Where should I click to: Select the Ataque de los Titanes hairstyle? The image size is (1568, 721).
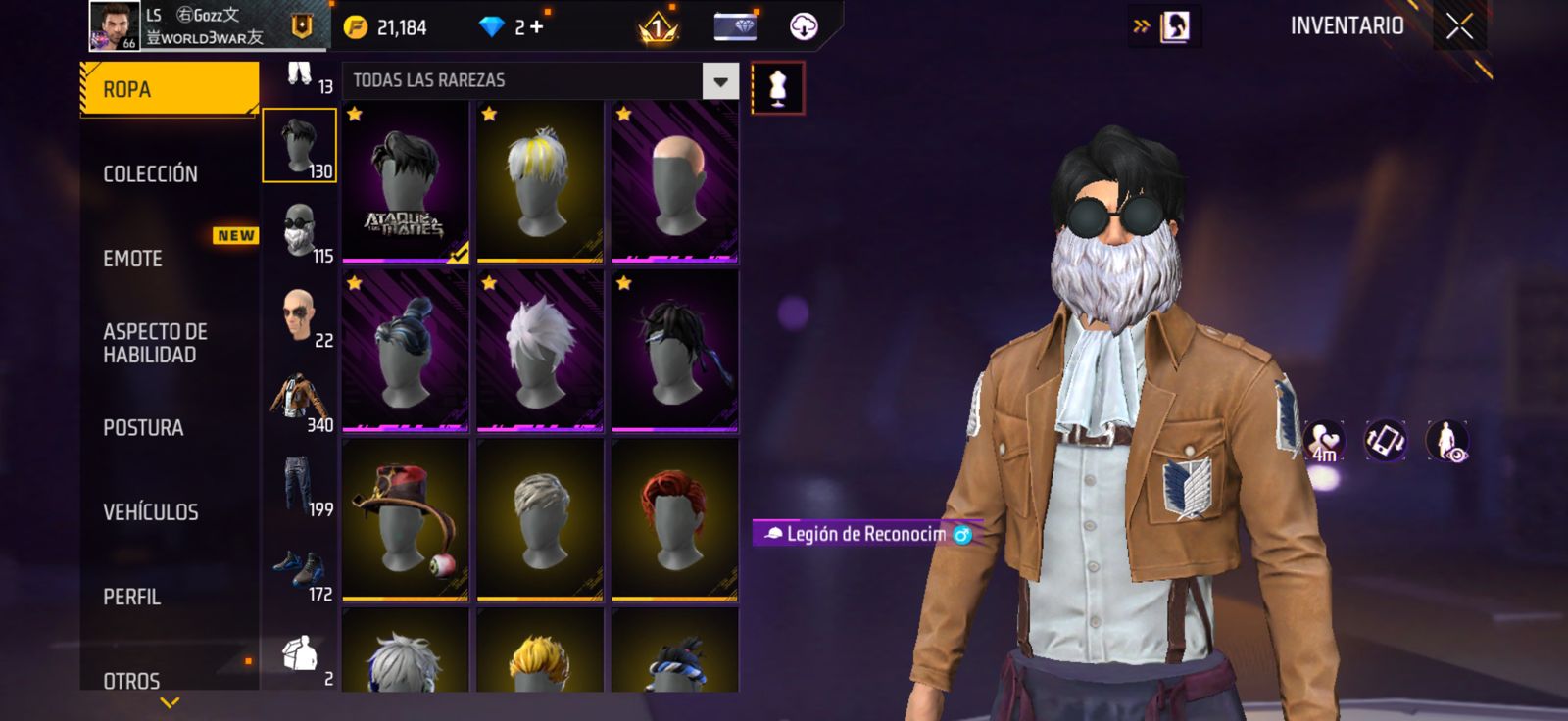tap(405, 183)
